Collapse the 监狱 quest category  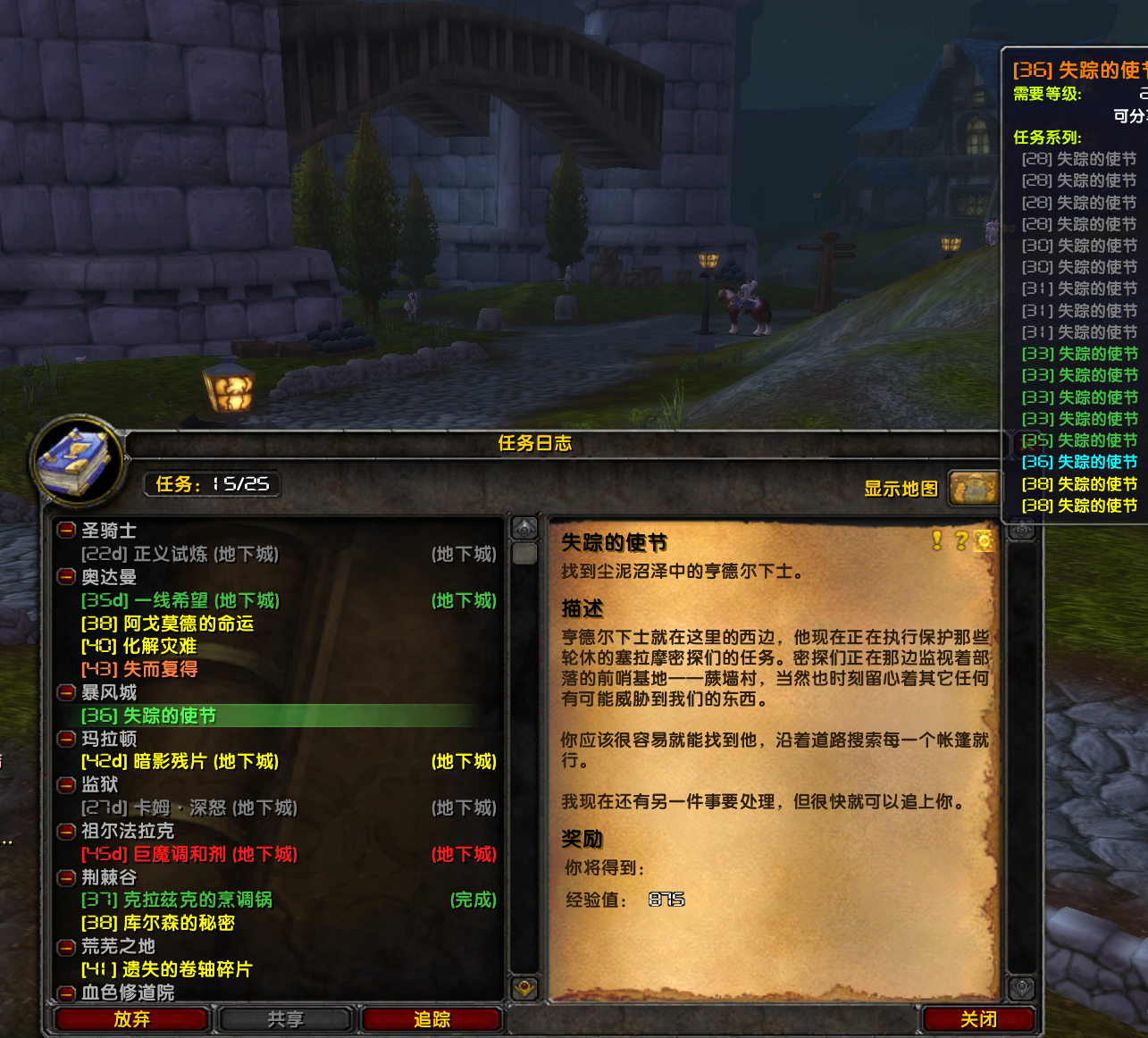tap(65, 785)
